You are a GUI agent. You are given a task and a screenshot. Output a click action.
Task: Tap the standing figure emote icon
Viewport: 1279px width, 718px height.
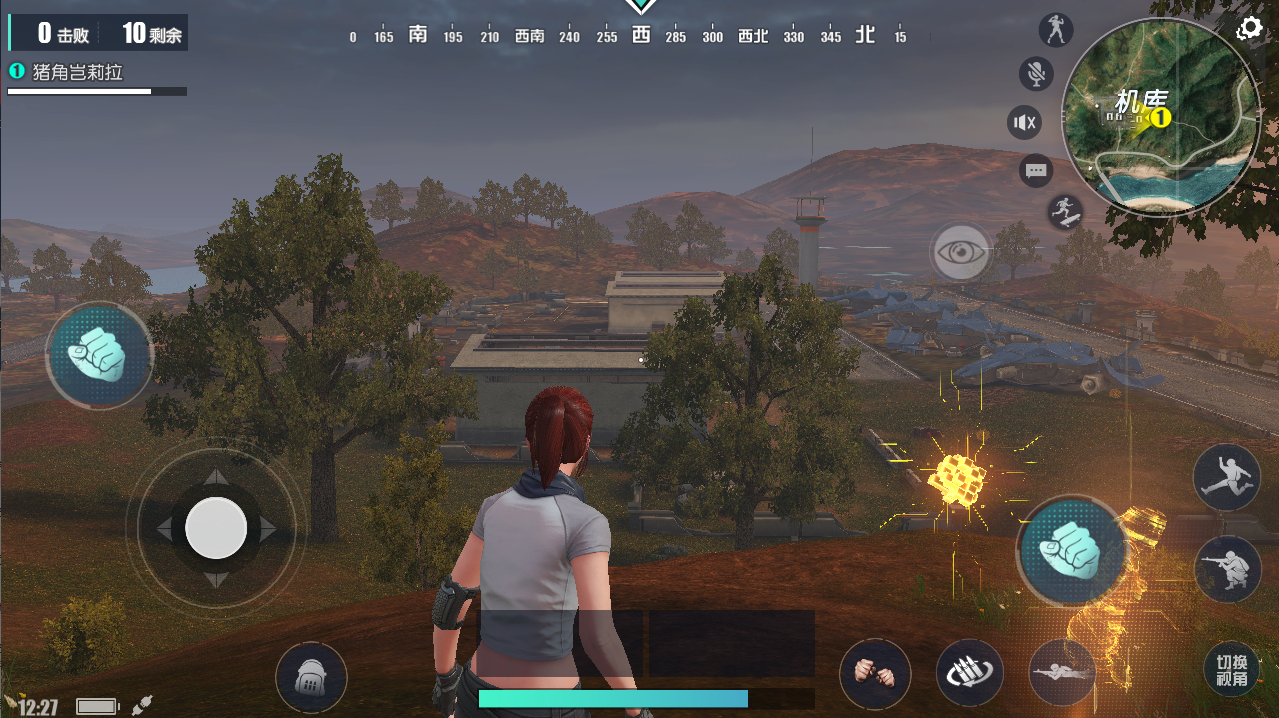(x=1056, y=30)
